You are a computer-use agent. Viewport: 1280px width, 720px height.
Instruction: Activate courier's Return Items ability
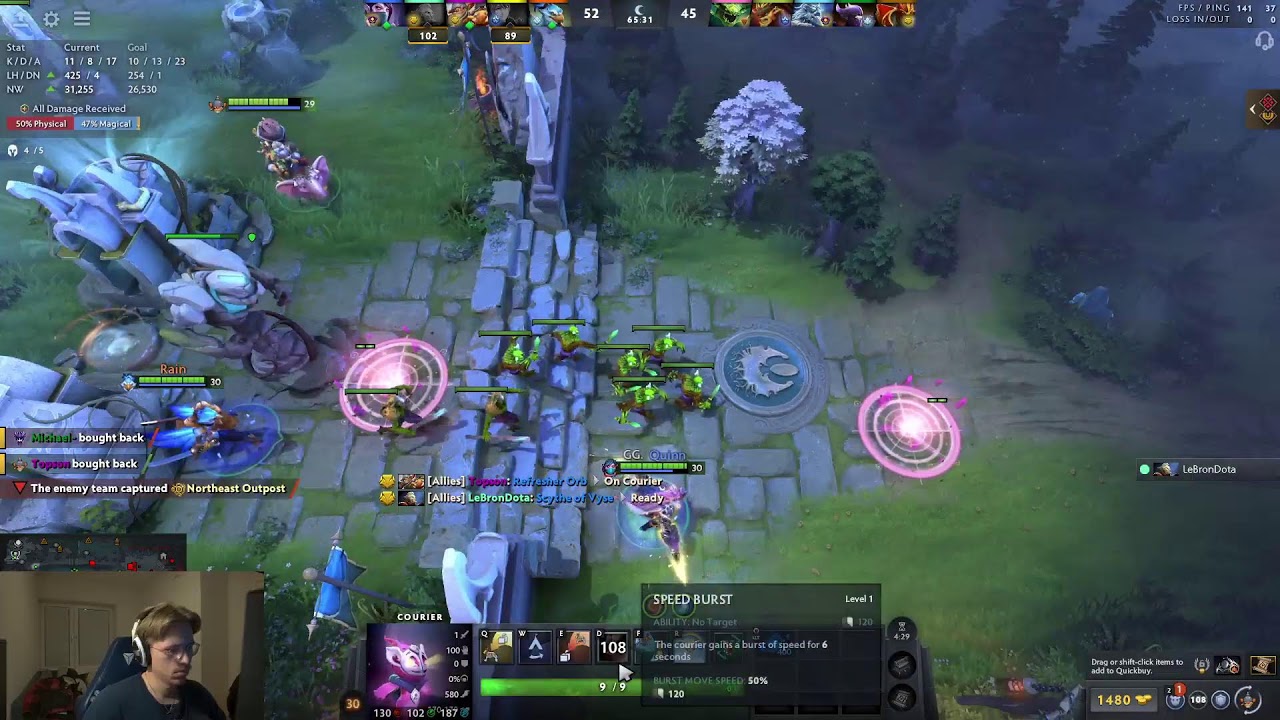point(574,648)
